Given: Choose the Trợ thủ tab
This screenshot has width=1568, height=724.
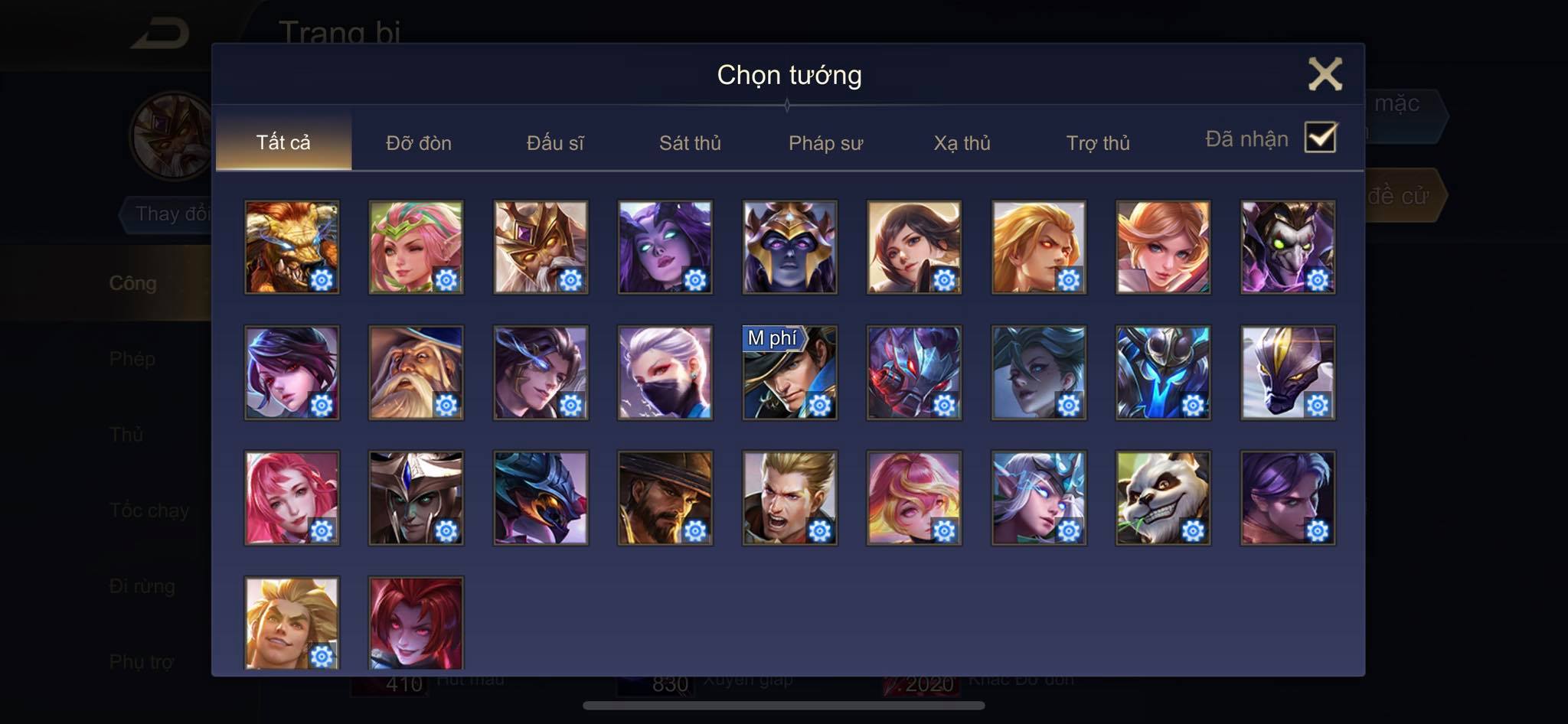Looking at the screenshot, I should tap(1097, 143).
